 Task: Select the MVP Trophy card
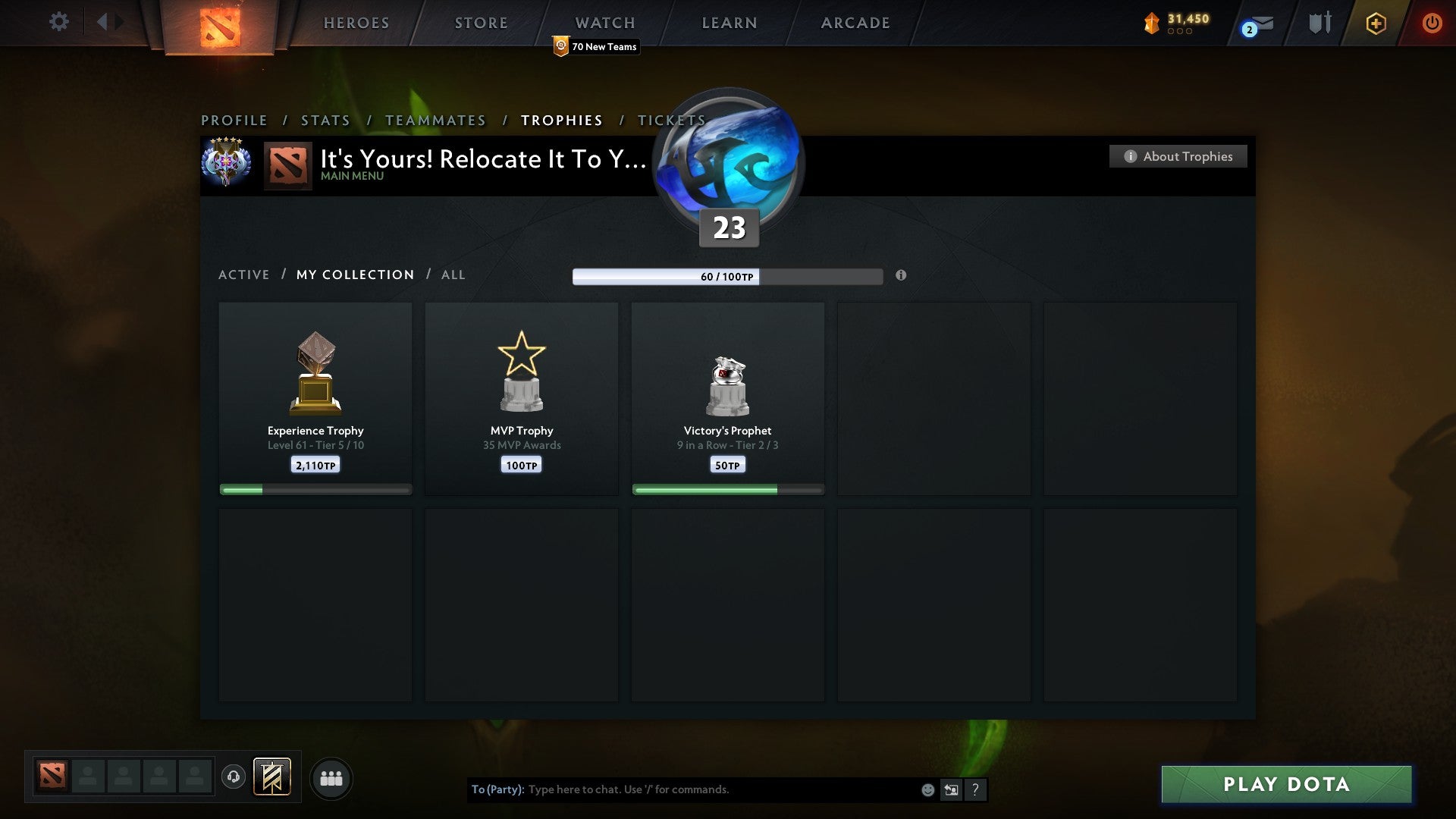click(x=522, y=398)
